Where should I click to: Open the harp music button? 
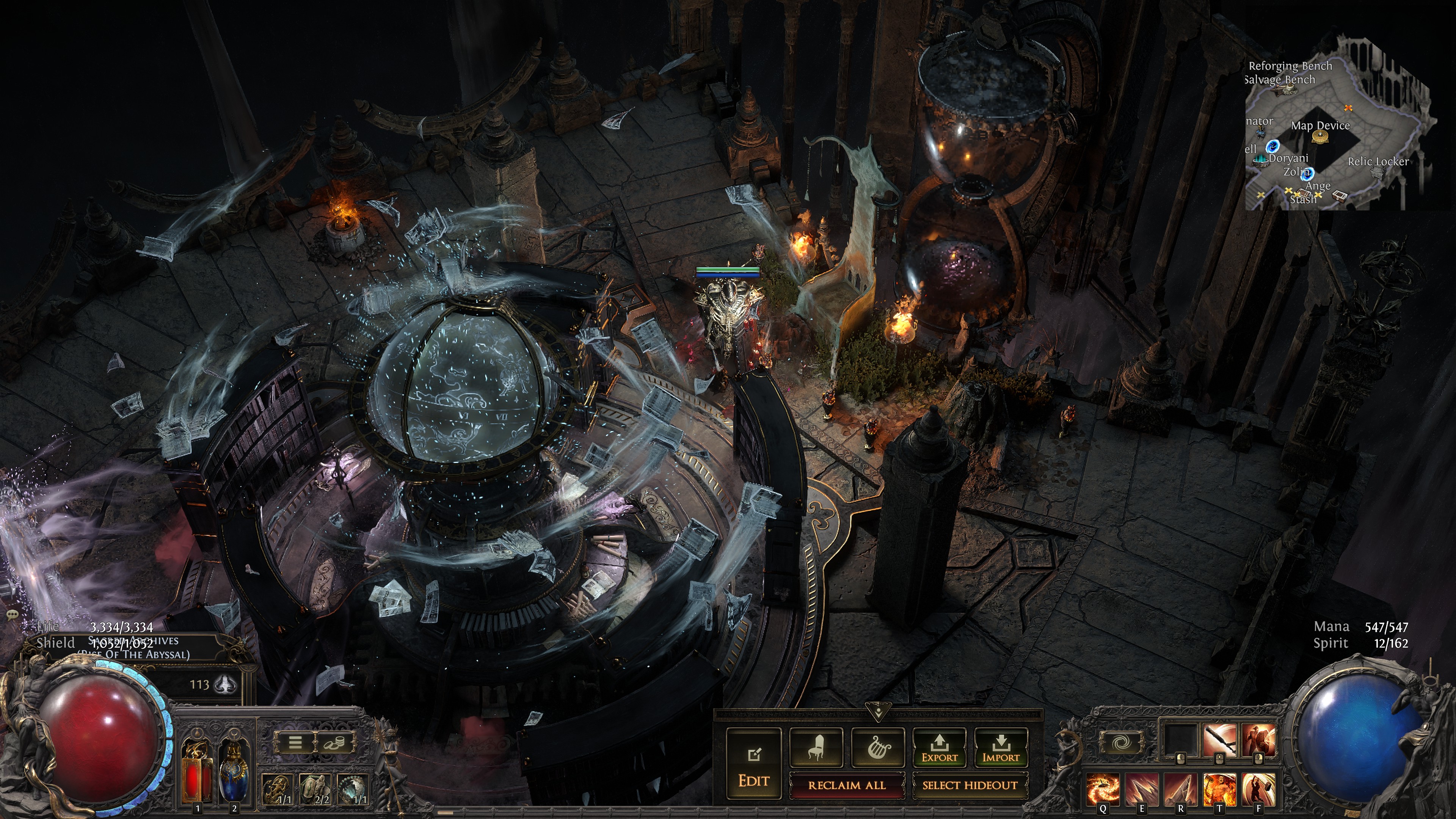[878, 747]
